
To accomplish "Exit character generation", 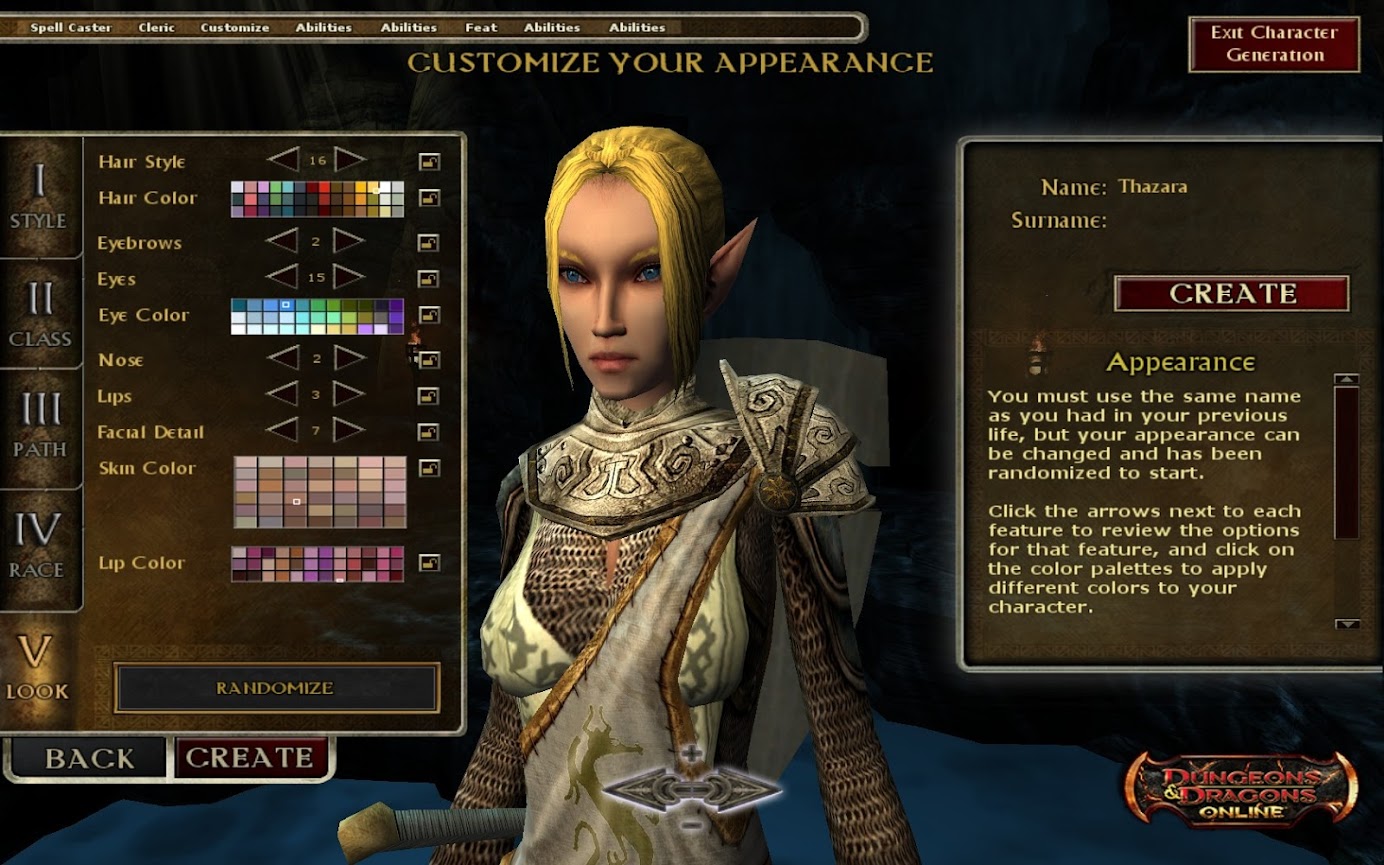I will pyautogui.click(x=1273, y=44).
